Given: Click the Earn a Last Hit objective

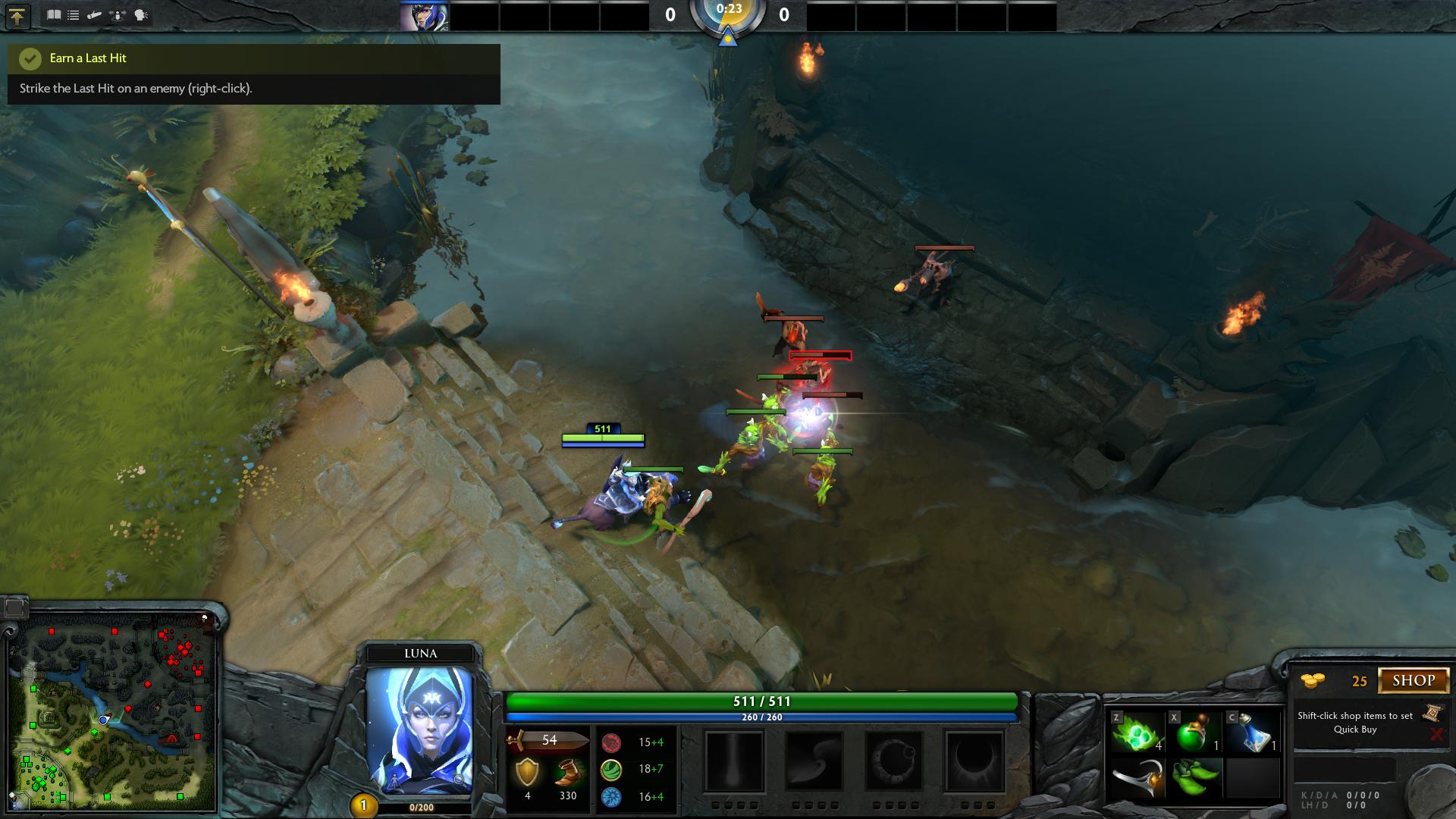Looking at the screenshot, I should tap(88, 58).
